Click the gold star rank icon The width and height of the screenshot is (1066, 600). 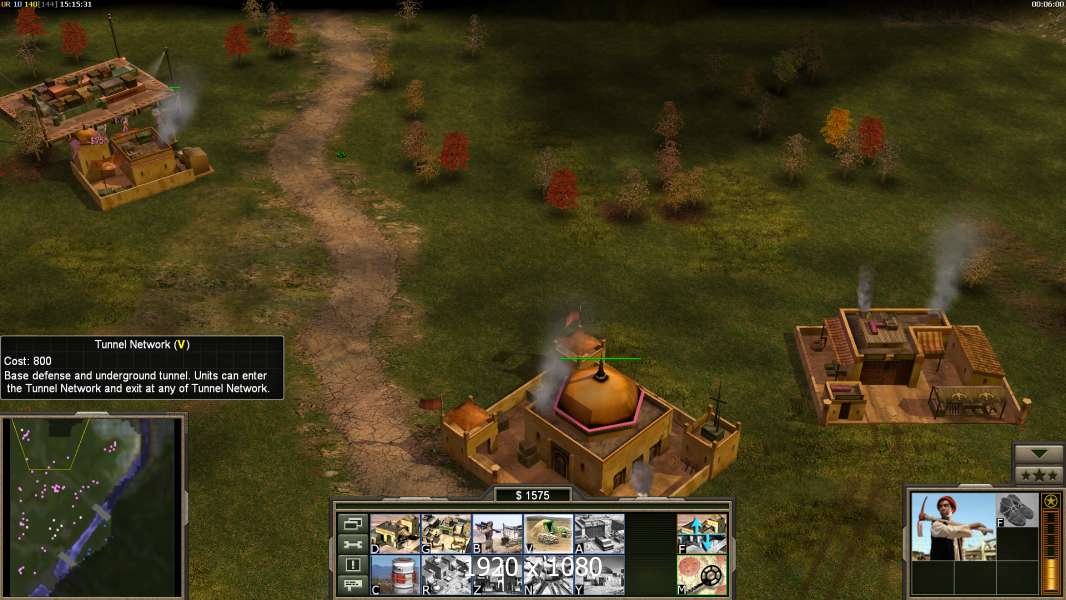click(x=1050, y=501)
